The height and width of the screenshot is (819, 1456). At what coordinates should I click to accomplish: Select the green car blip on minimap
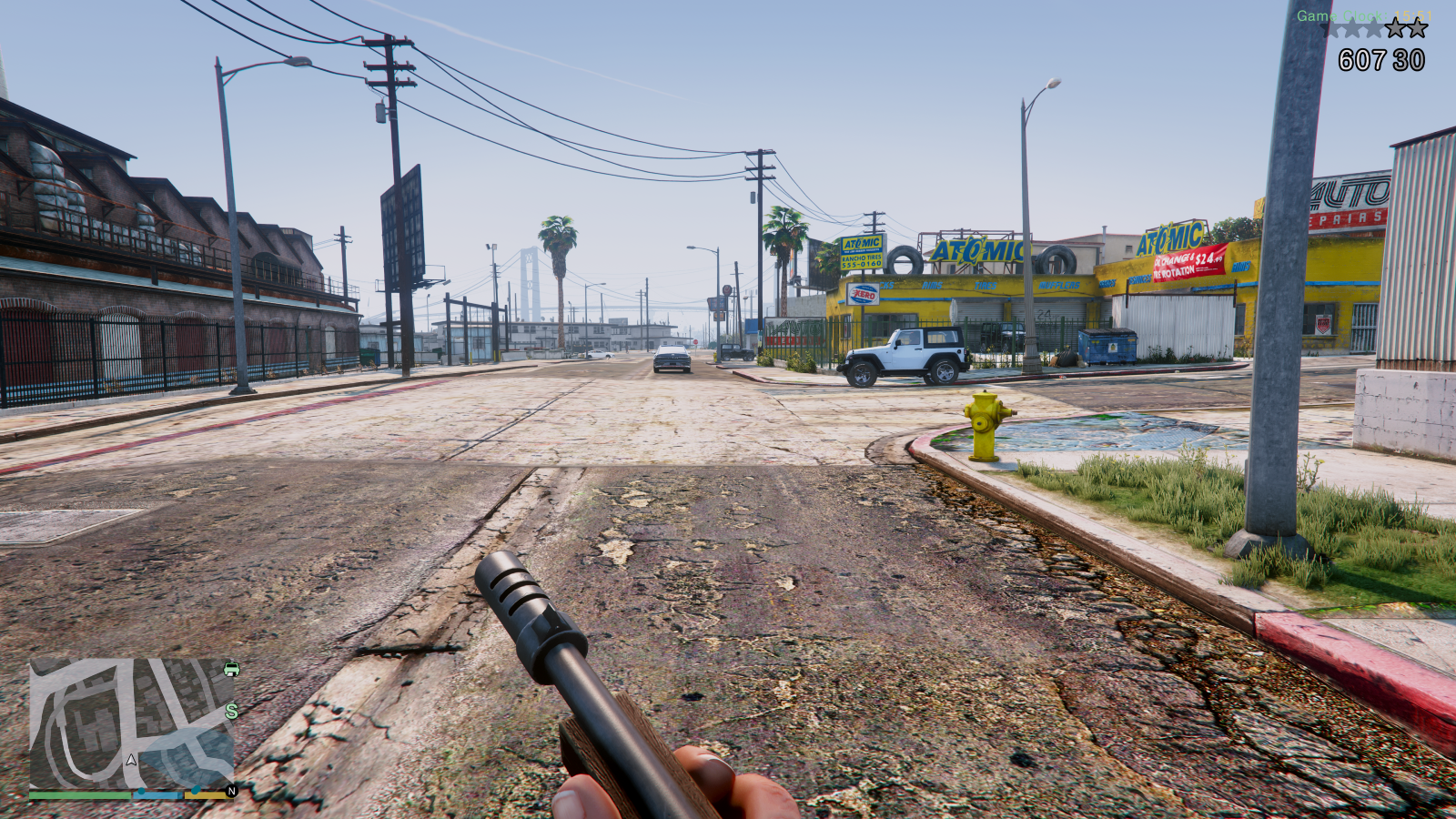point(232,670)
